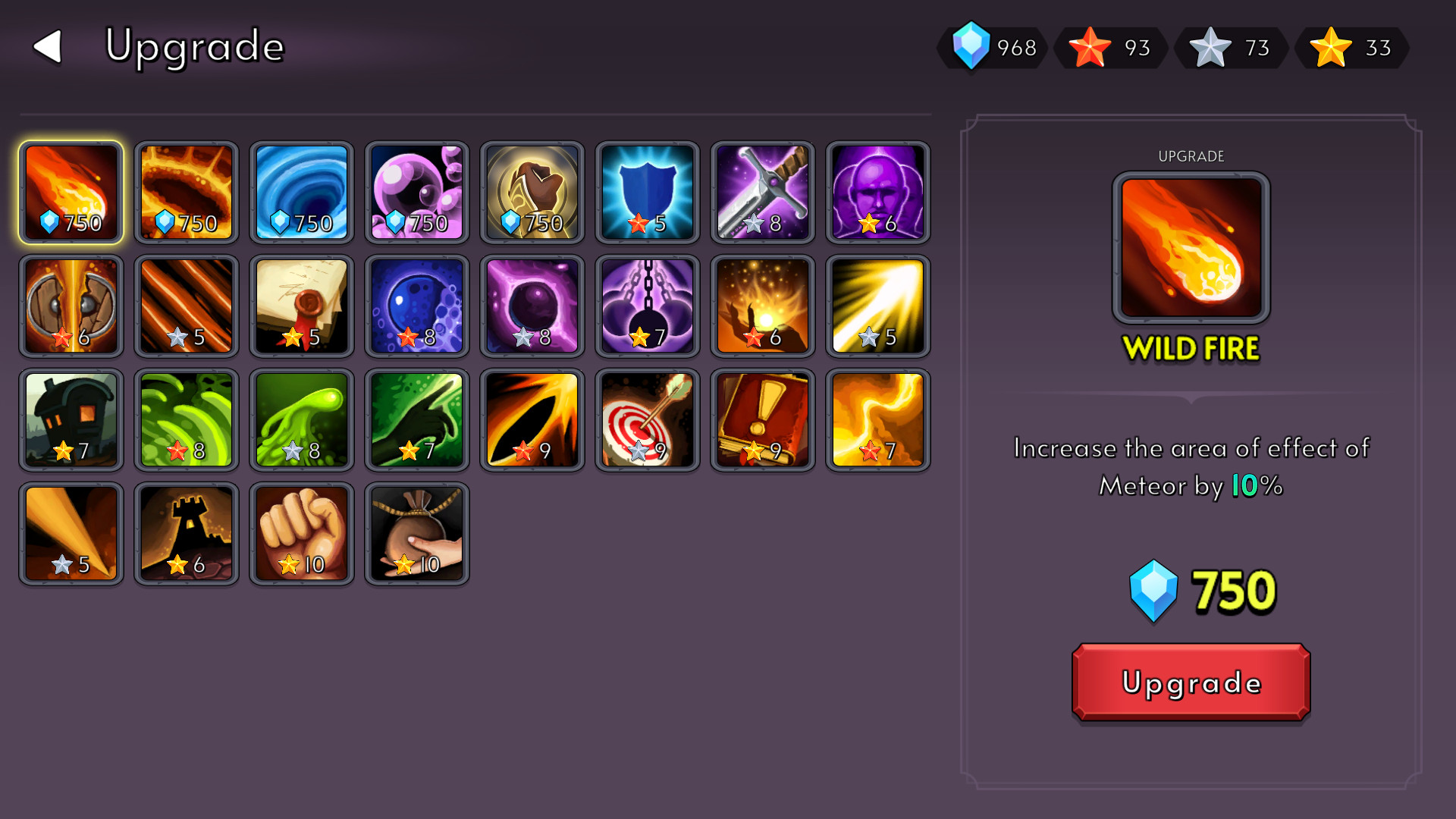
Task: Select the purple face skill costing 6 stars
Action: (877, 191)
